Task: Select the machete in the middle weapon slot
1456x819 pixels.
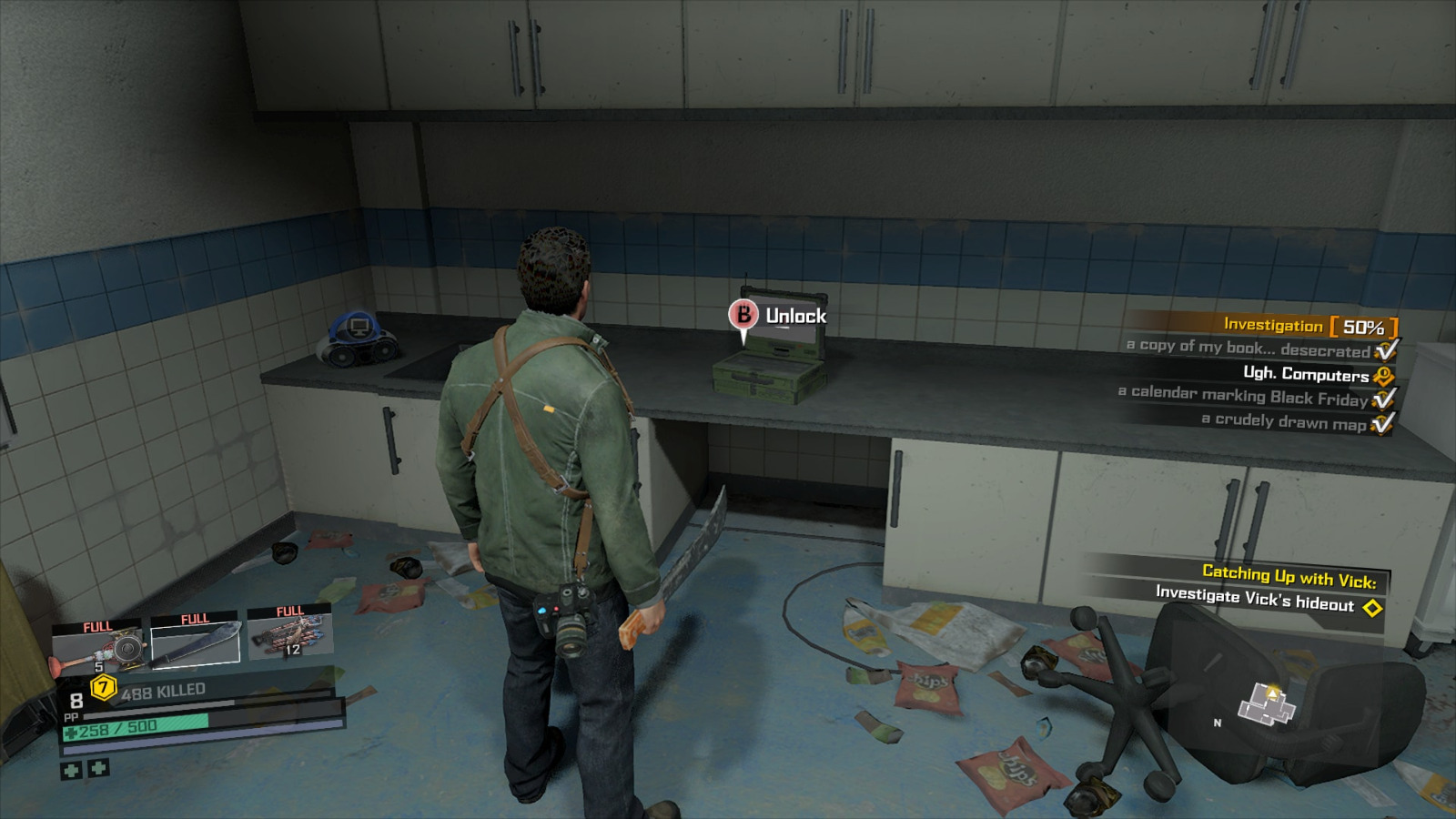Action: tap(194, 646)
